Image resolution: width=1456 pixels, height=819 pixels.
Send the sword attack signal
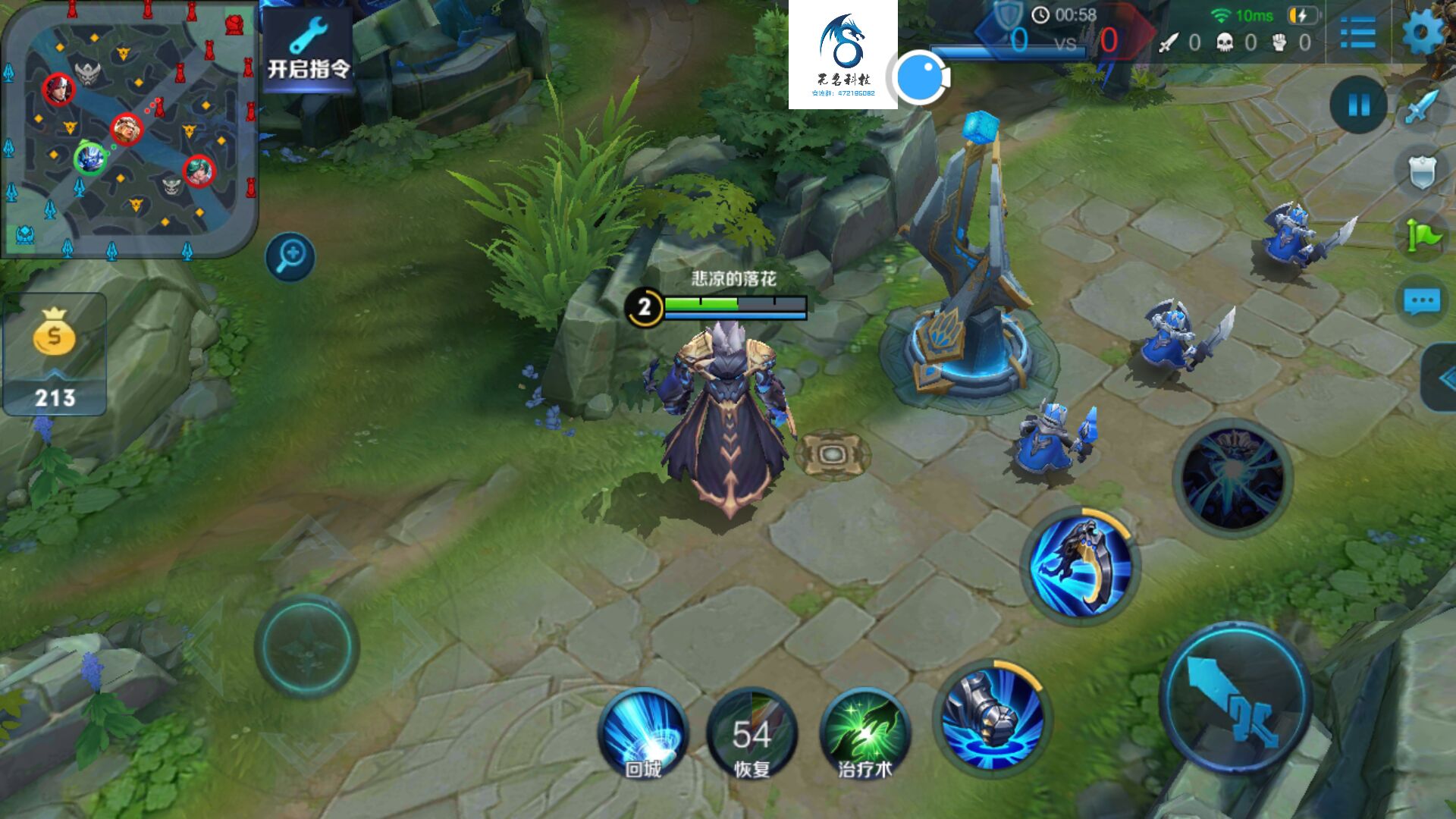1422,107
